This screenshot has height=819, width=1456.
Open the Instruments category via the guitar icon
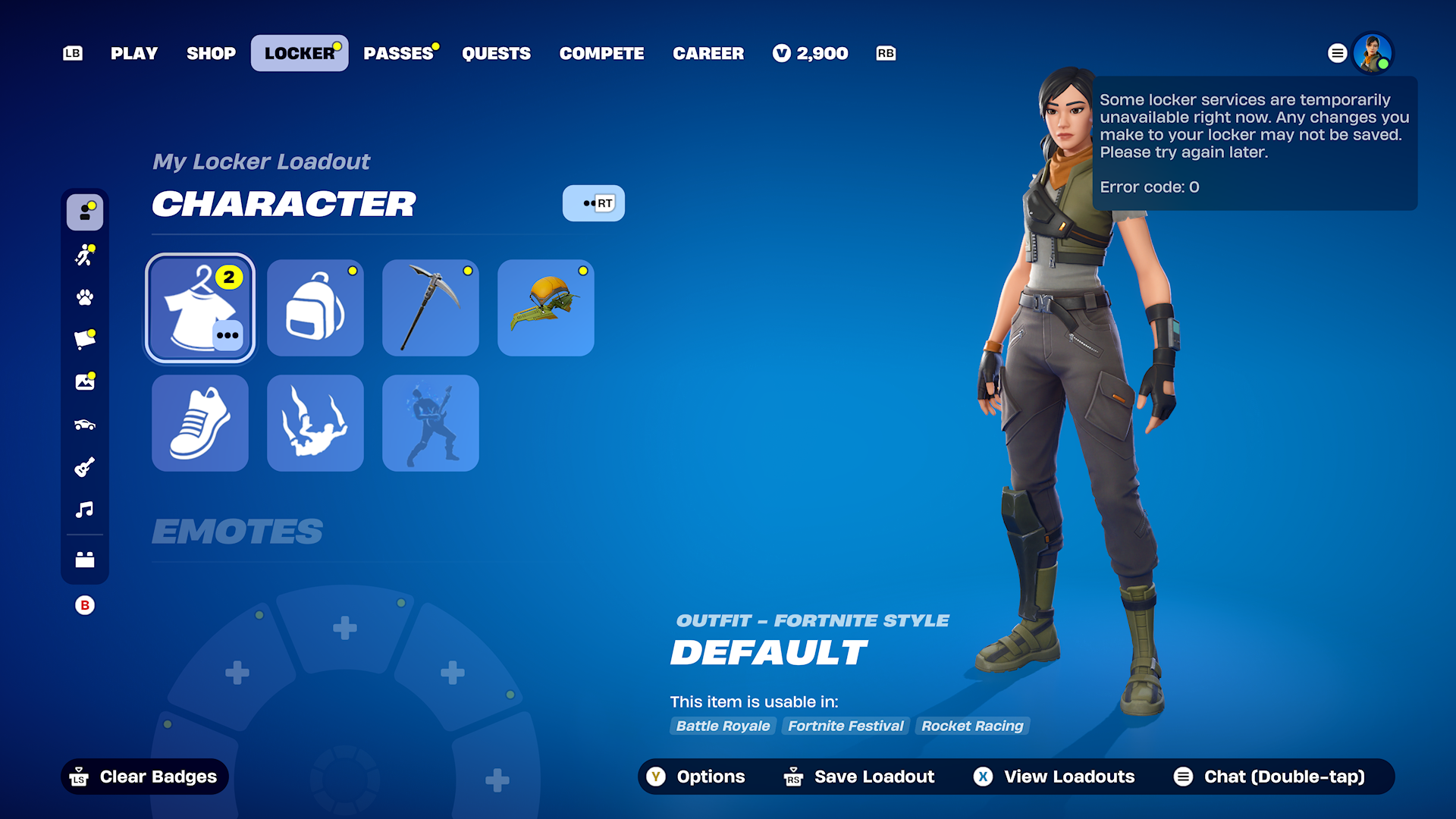(x=84, y=467)
